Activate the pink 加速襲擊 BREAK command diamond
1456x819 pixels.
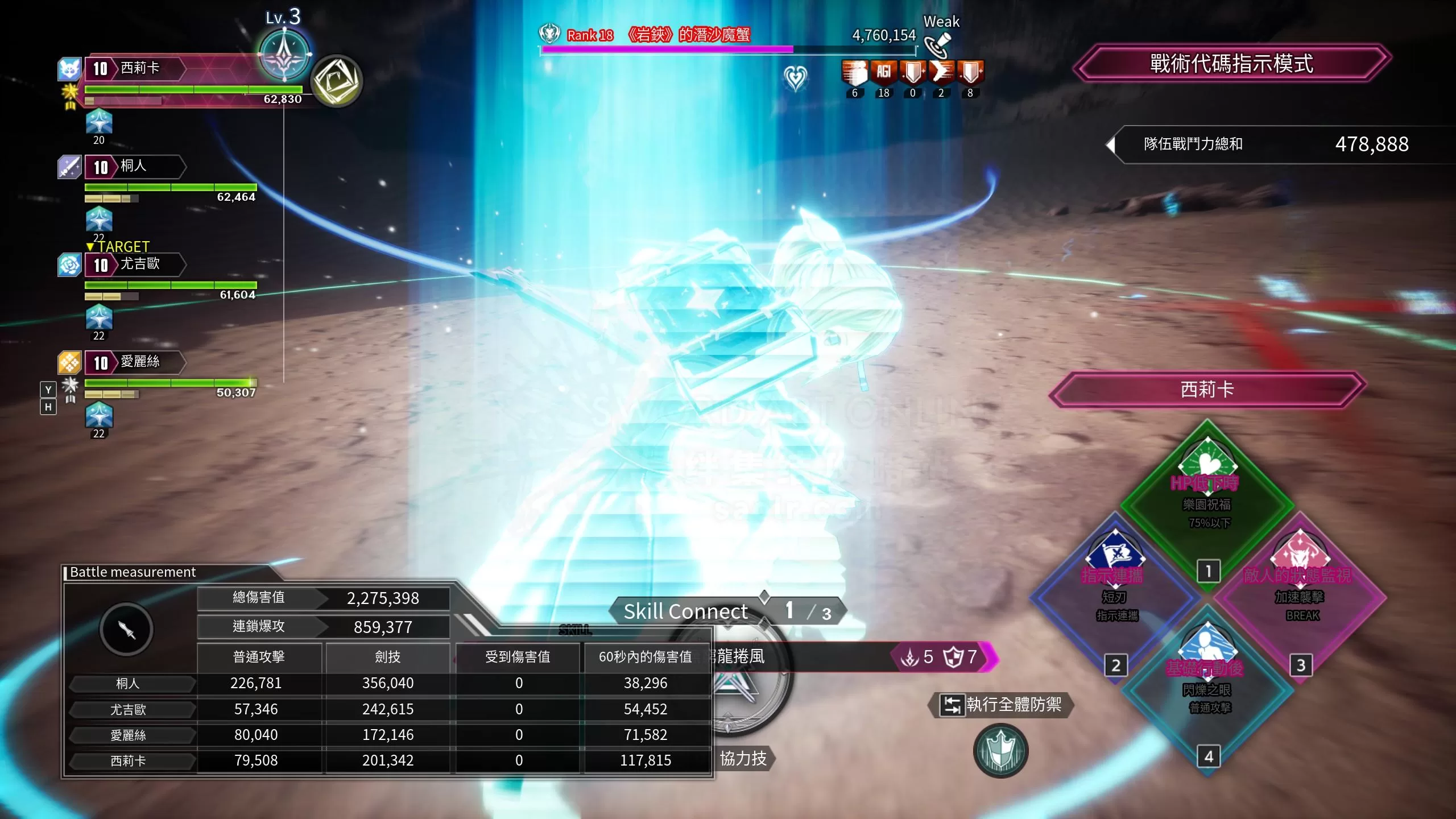pyautogui.click(x=1300, y=596)
